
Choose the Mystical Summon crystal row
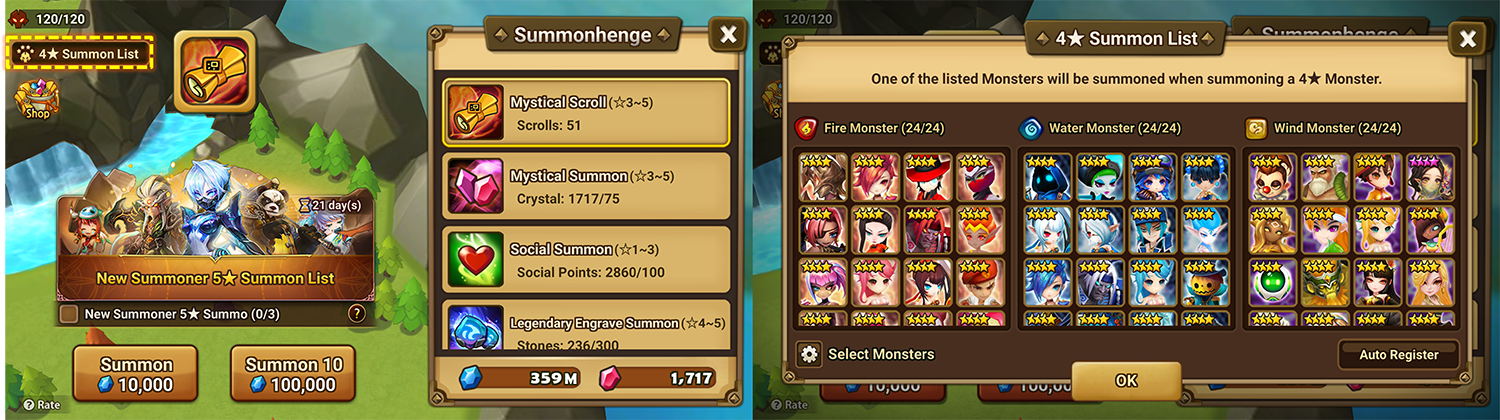(x=586, y=186)
